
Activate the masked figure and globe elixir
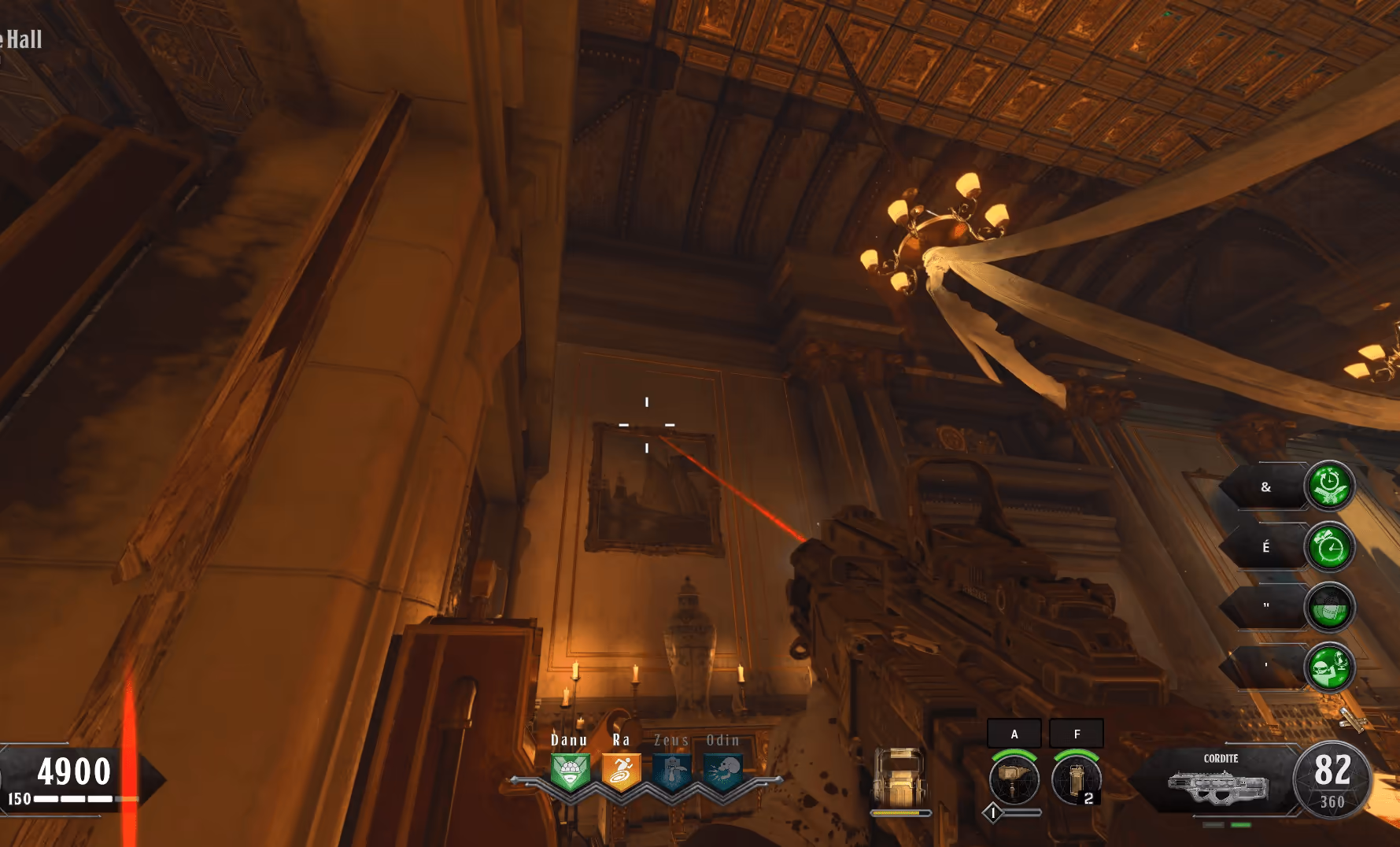1329,667
